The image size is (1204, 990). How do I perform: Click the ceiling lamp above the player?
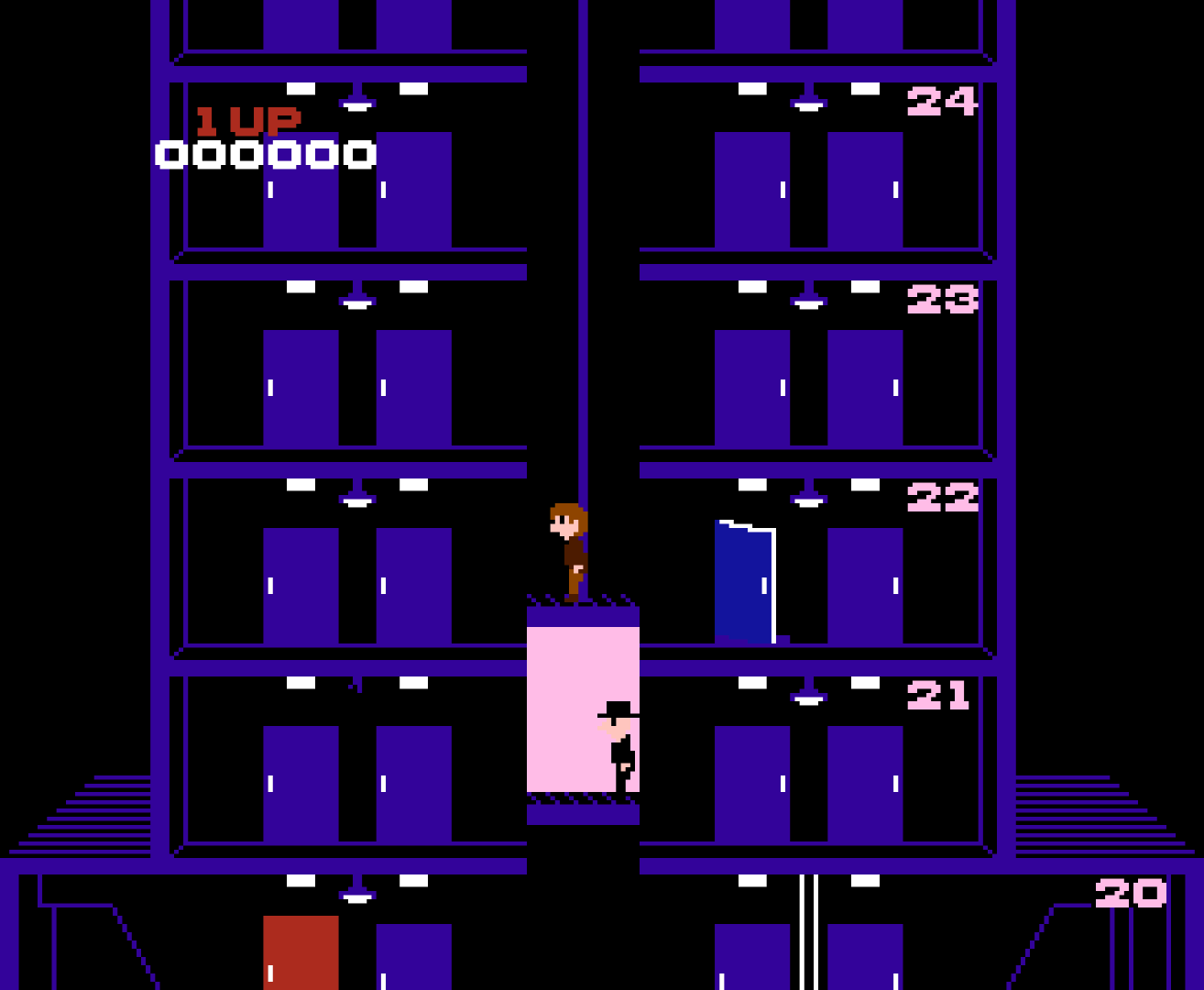(x=357, y=500)
